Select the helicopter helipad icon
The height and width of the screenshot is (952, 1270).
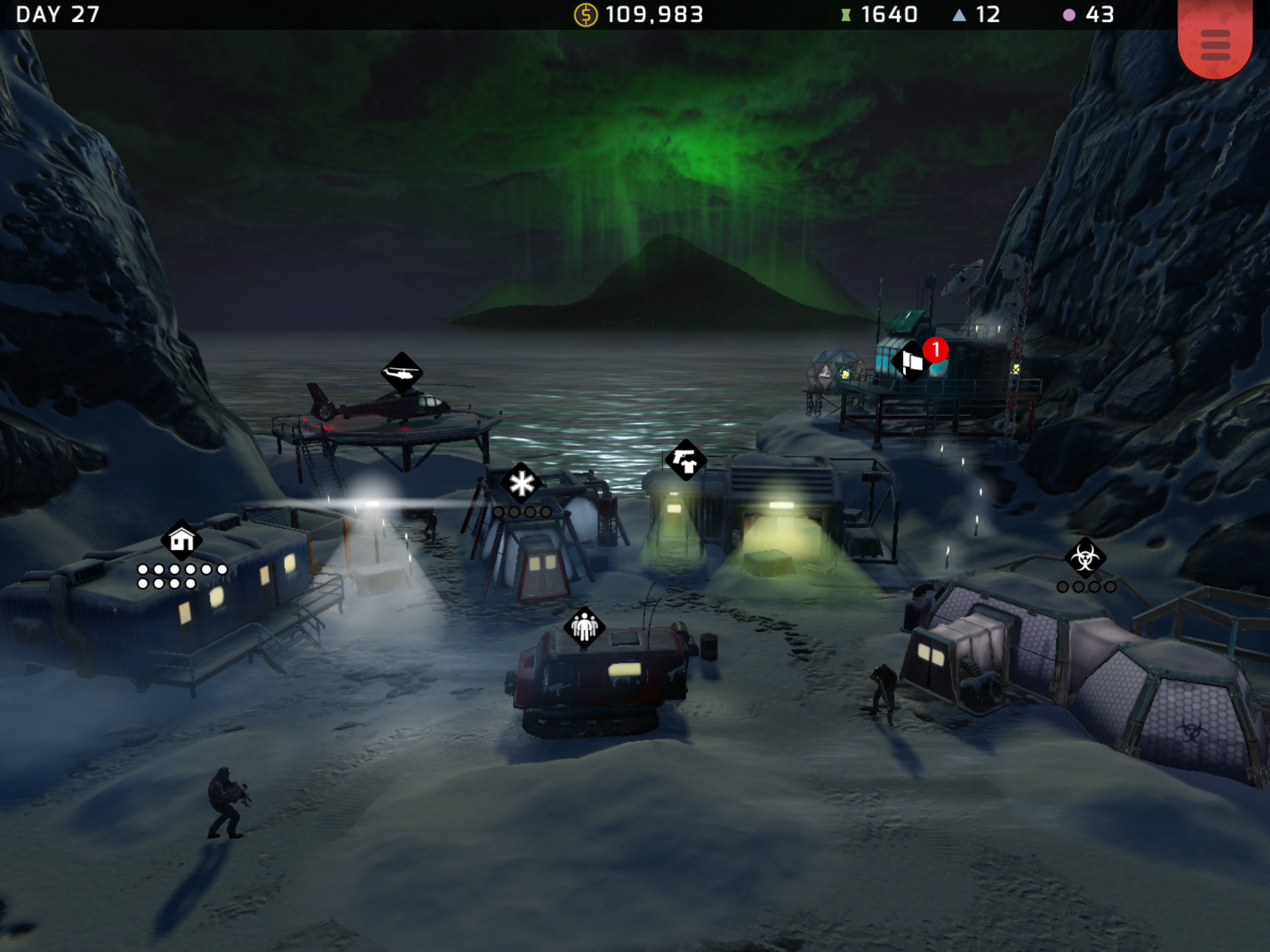tap(402, 373)
